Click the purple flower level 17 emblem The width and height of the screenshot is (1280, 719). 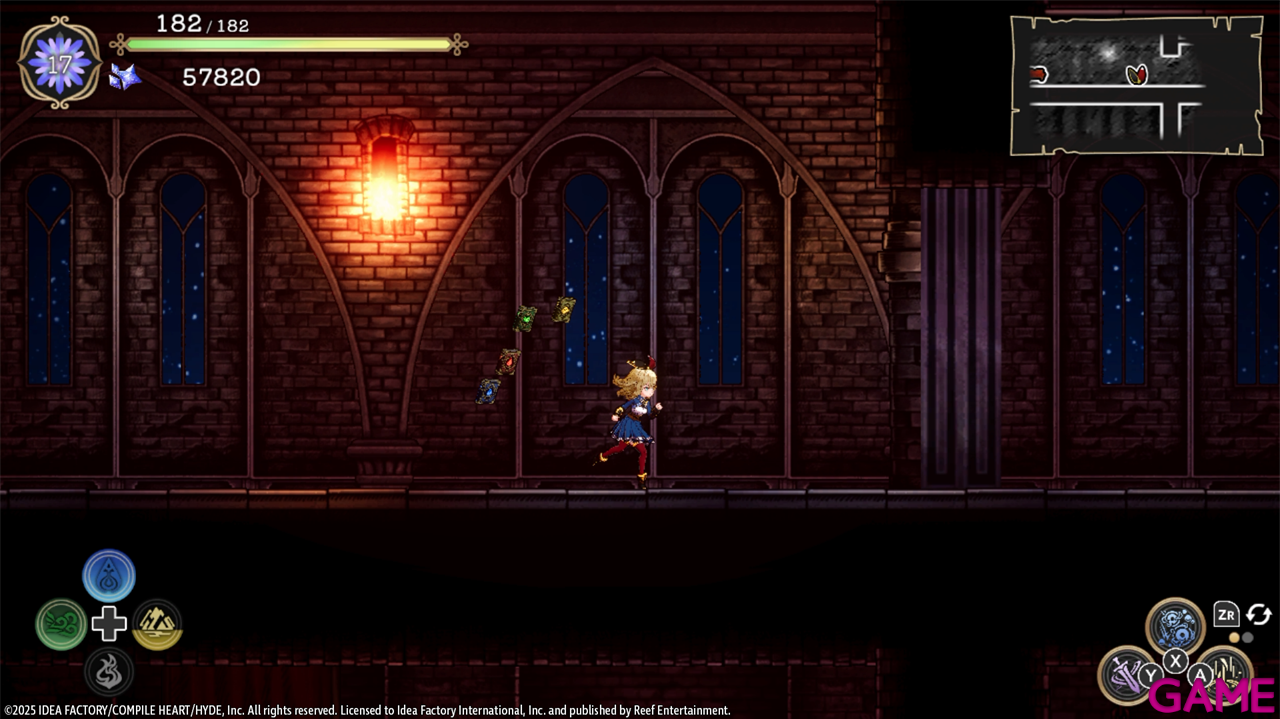coord(60,62)
